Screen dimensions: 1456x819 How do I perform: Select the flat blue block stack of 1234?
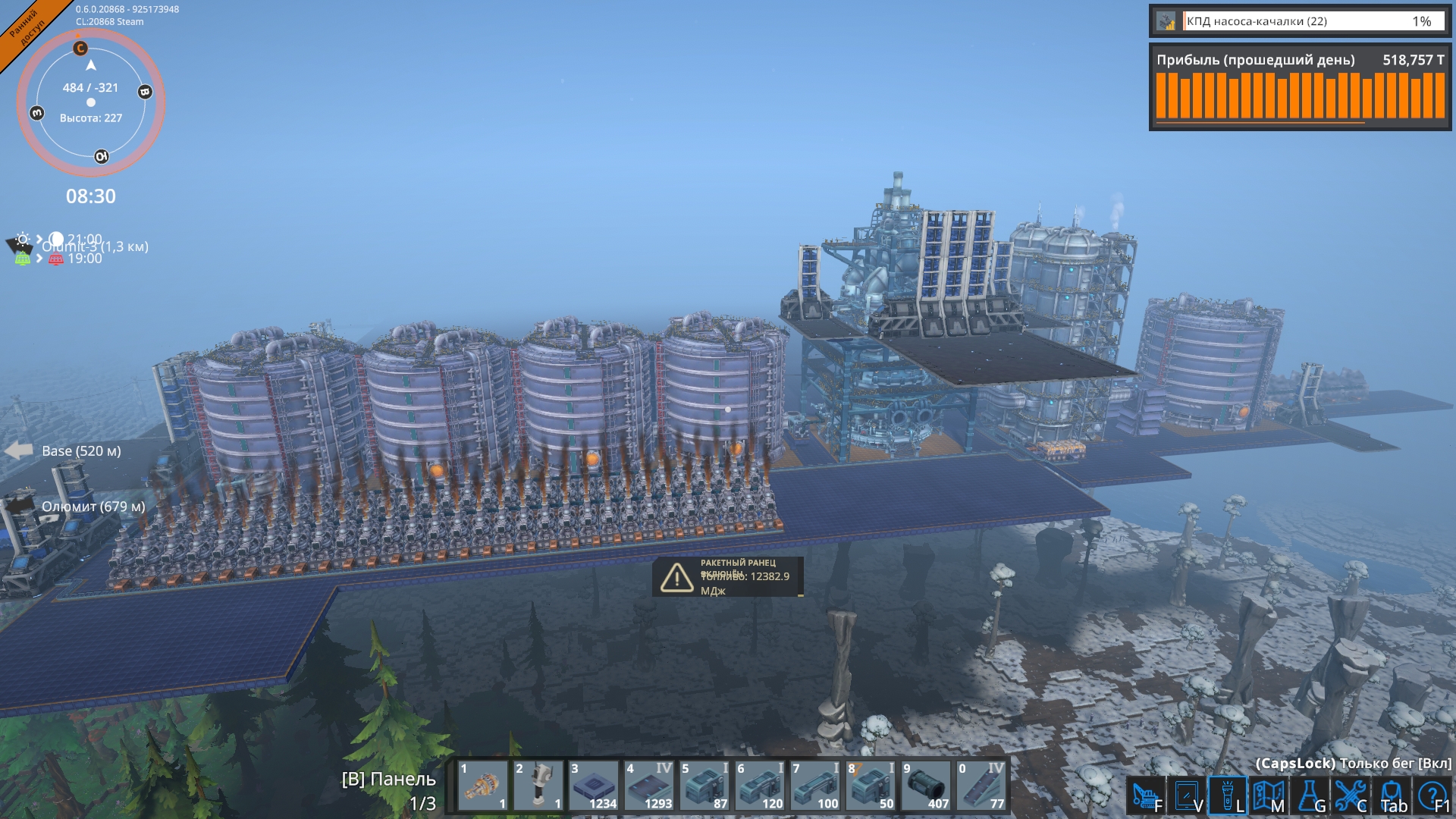[x=594, y=786]
